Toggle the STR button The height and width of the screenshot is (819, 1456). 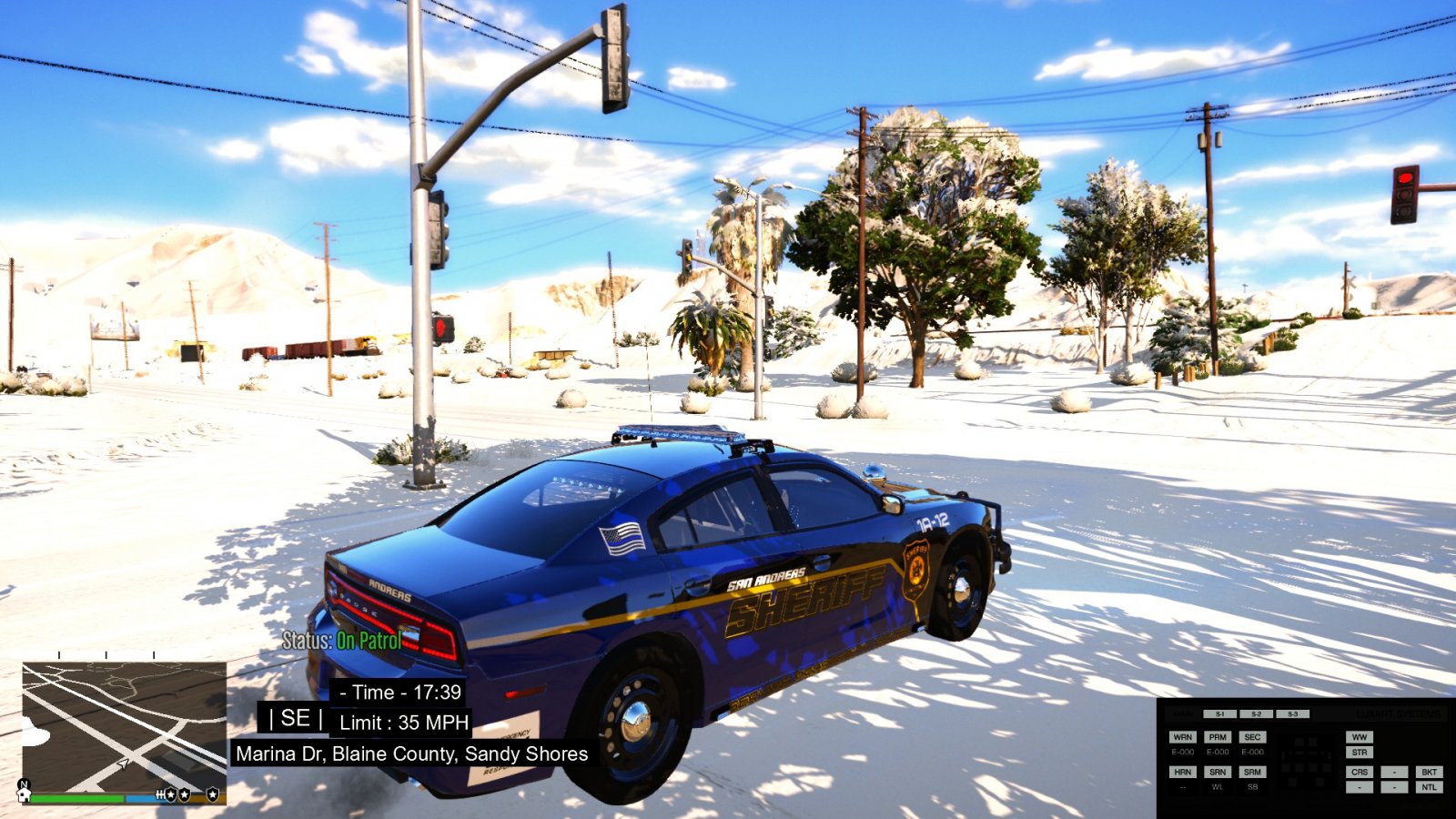click(x=1360, y=753)
